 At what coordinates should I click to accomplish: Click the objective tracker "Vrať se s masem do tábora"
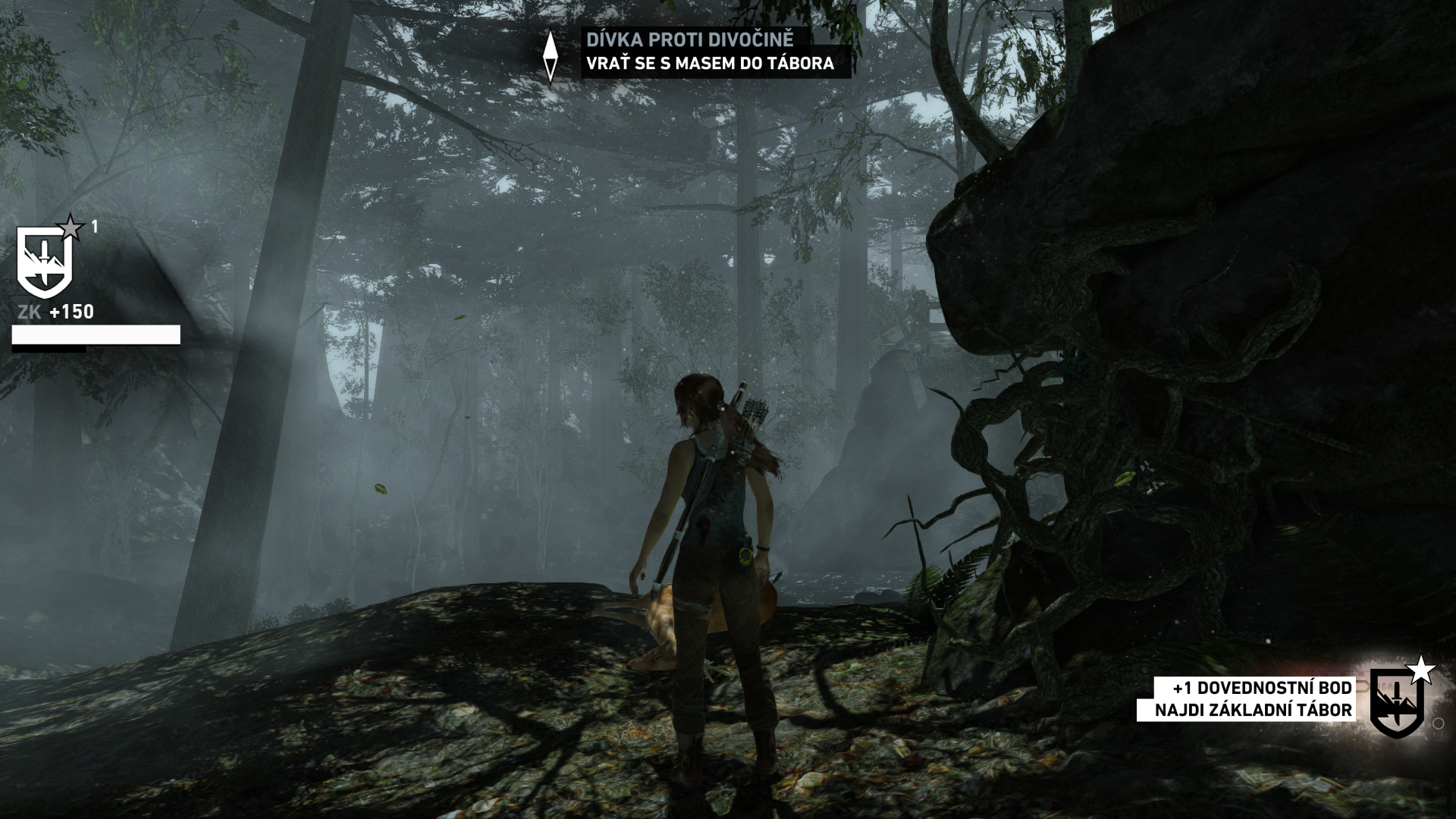pyautogui.click(x=710, y=64)
